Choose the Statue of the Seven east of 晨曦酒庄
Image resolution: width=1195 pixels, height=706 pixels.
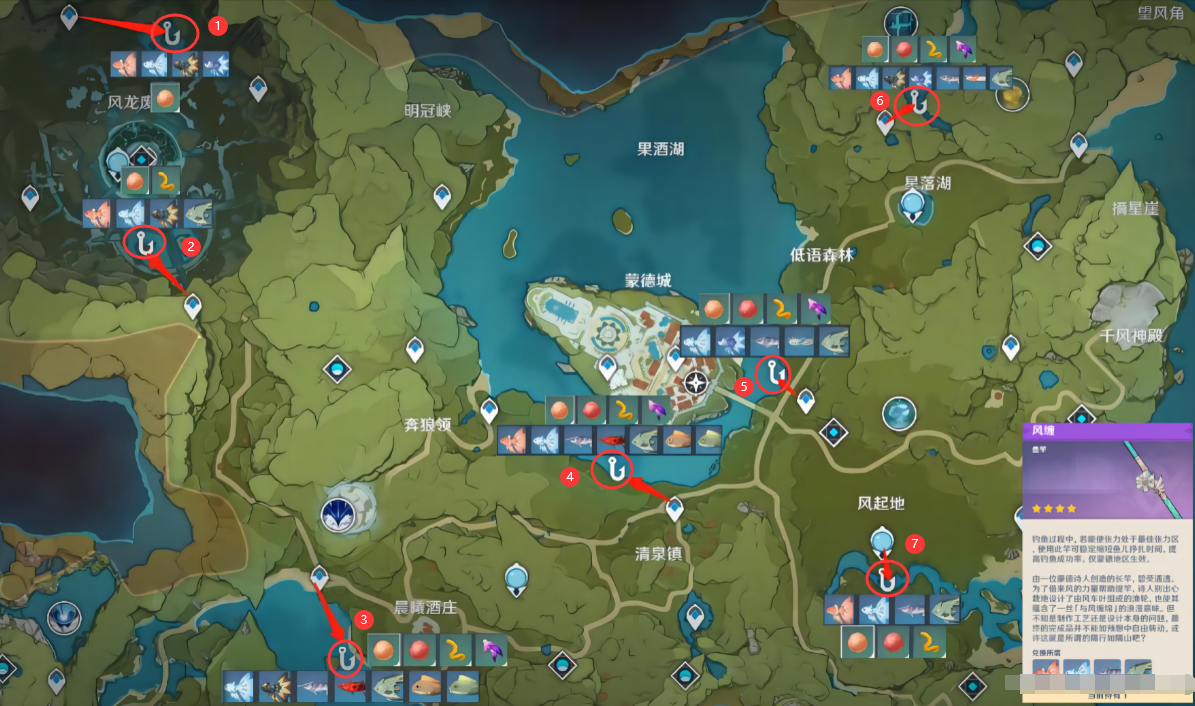coord(517,577)
